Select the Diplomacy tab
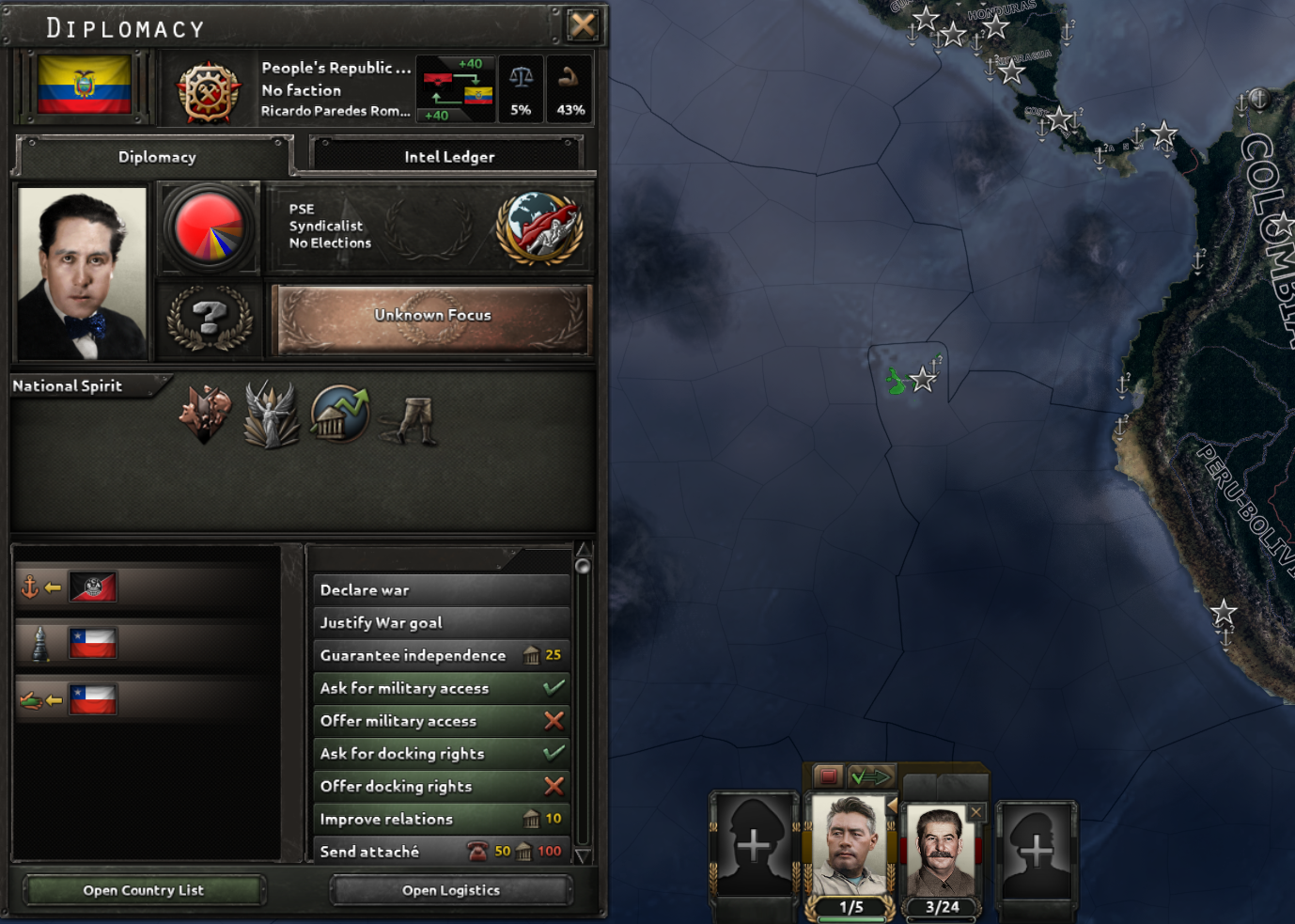 click(156, 156)
